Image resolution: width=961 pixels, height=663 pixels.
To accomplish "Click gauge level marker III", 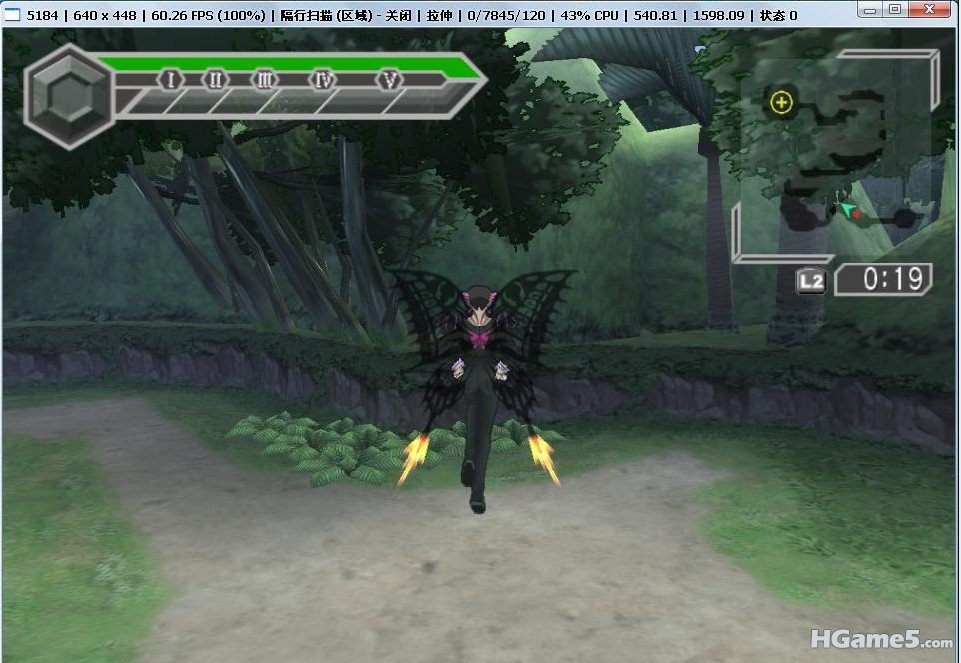I will click(x=264, y=79).
